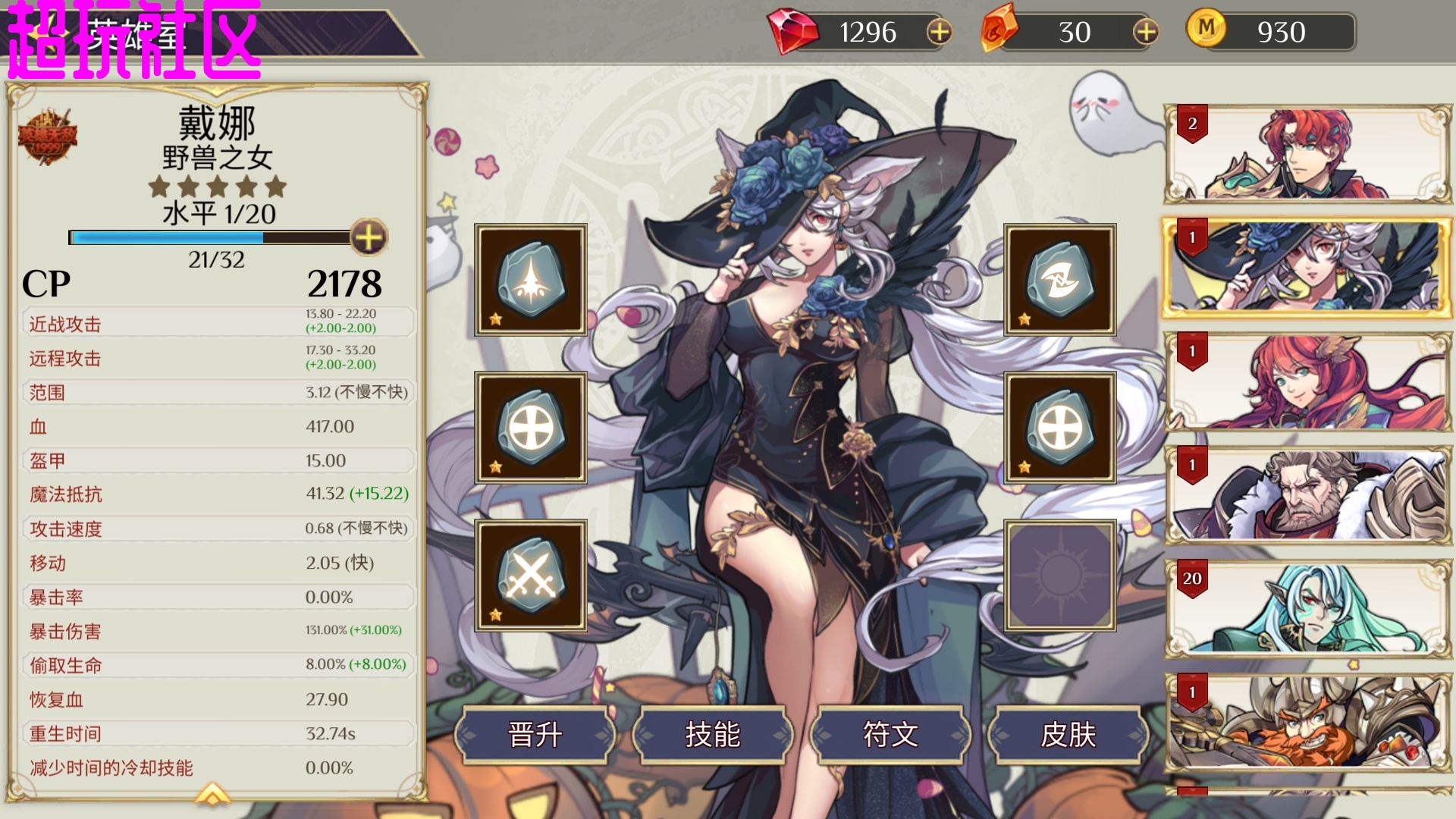Select the curved blade rune on the right
Image resolution: width=1456 pixels, height=819 pixels.
1059,279
